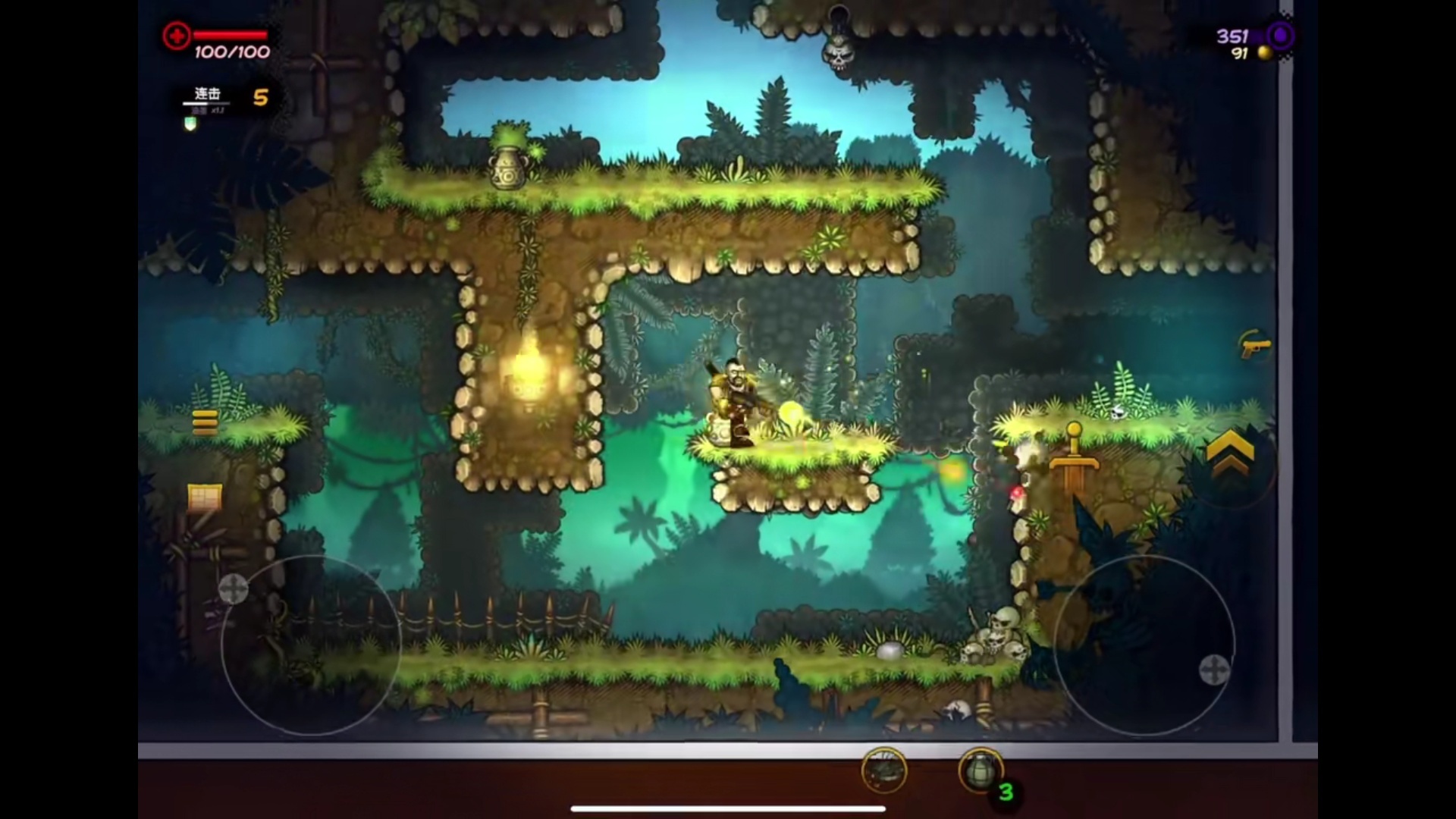Screen dimensions: 1456x819
Task: Tap the right aiming joystick thumb
Action: point(1213,670)
